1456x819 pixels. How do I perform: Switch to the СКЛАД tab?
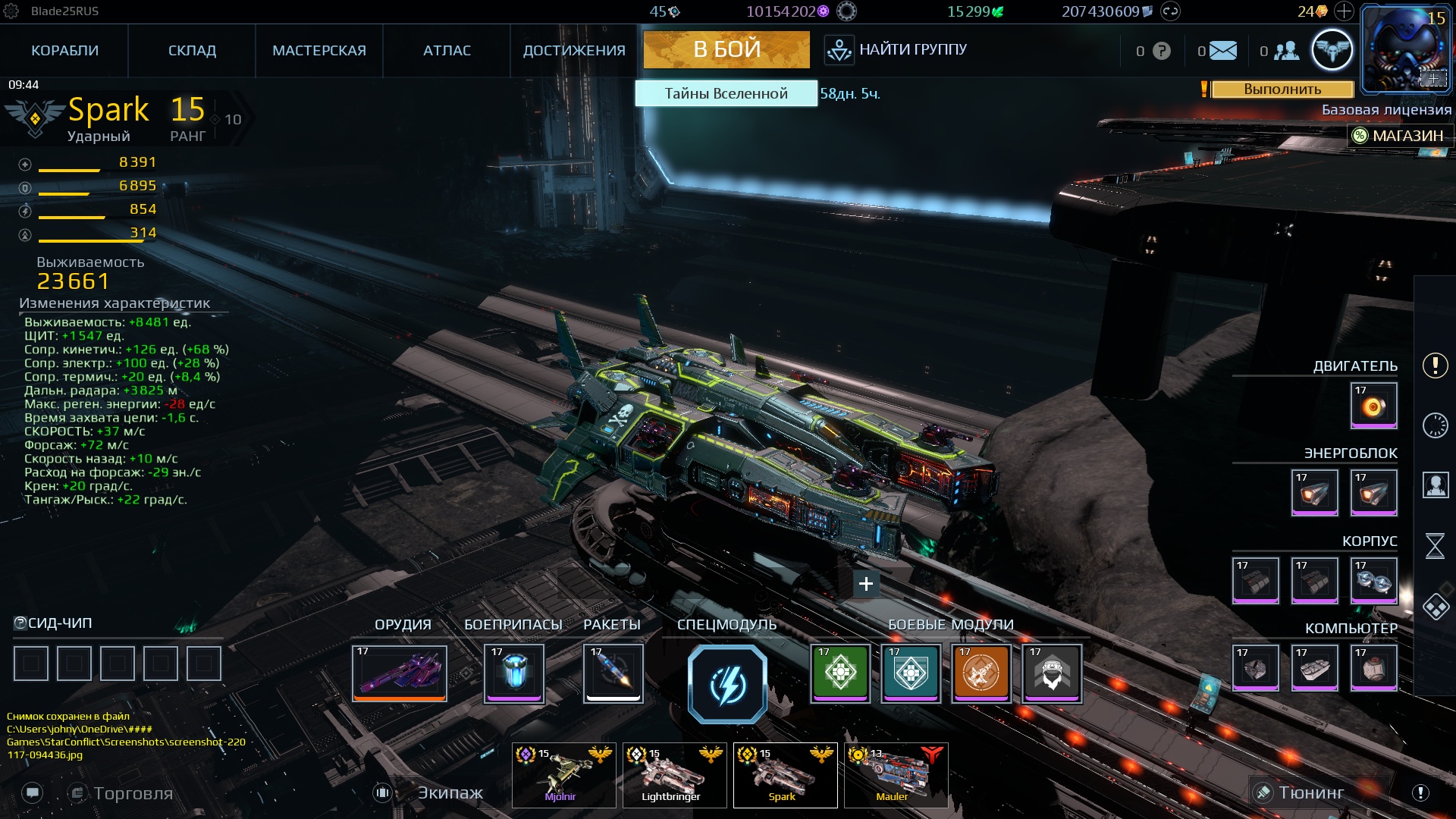pos(191,50)
